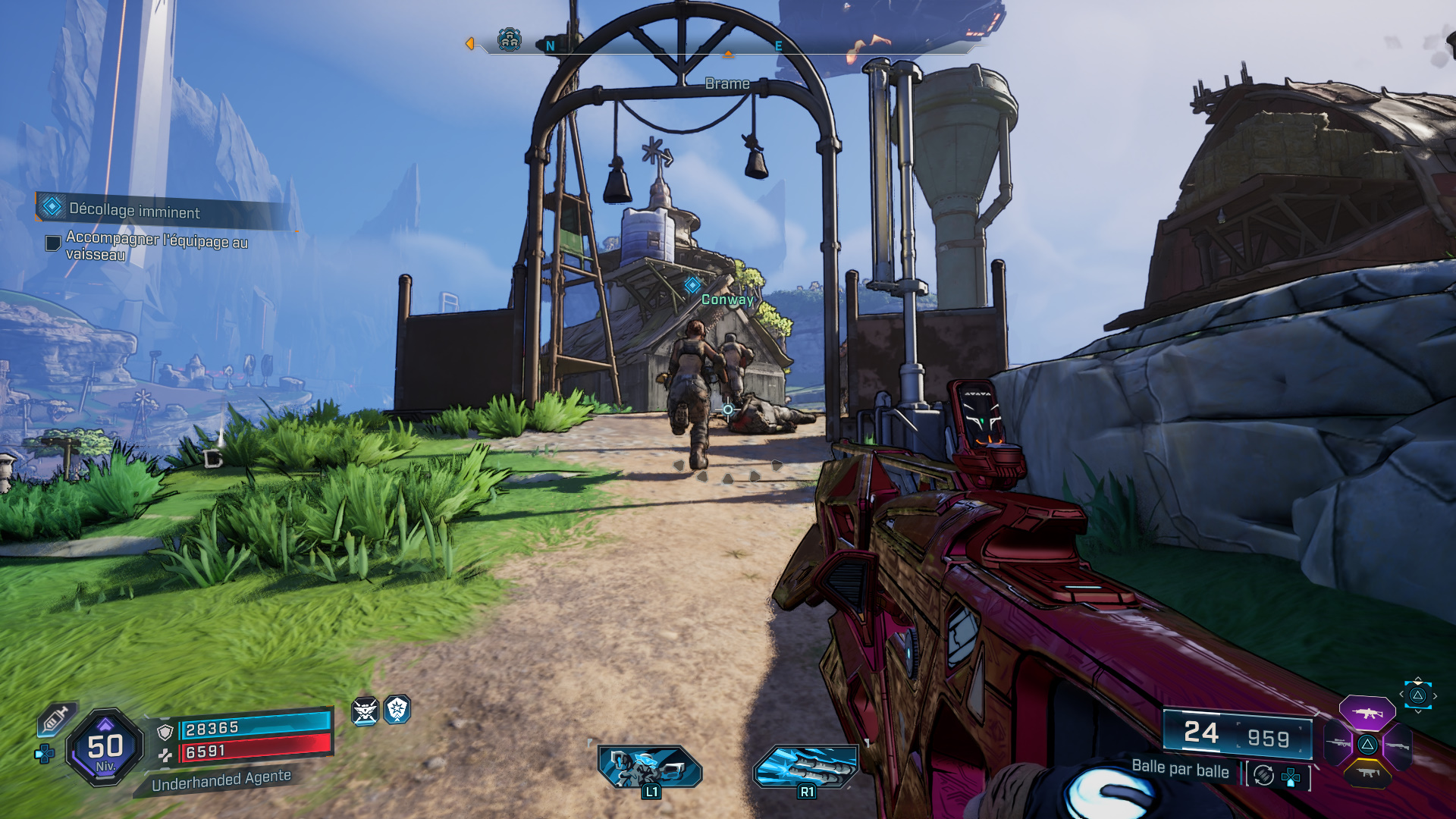Click the 'Brame' location label under the compass
This screenshot has width=1456, height=819.
pyautogui.click(x=727, y=83)
